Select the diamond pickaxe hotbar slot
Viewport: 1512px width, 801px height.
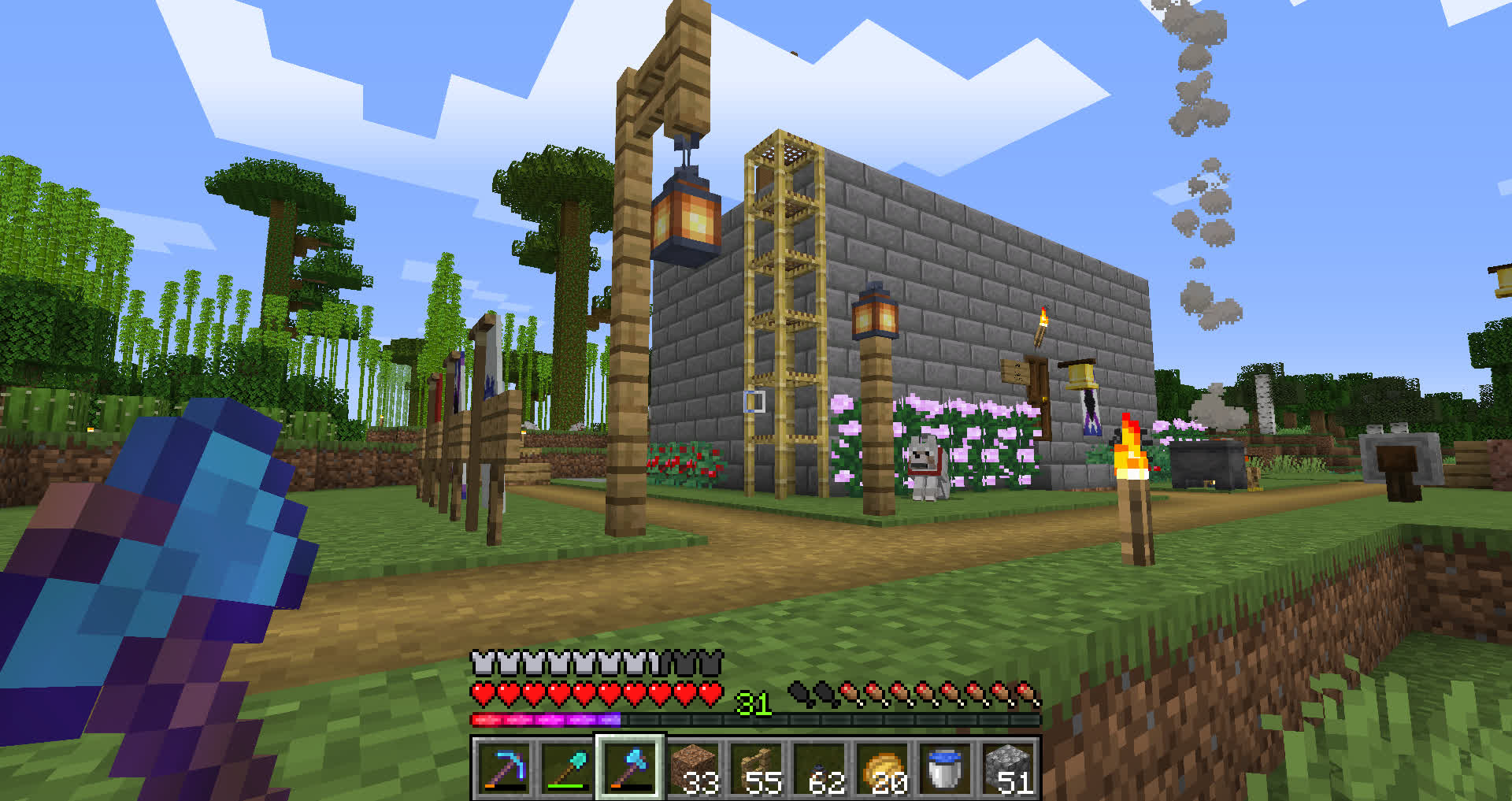pyautogui.click(x=504, y=768)
